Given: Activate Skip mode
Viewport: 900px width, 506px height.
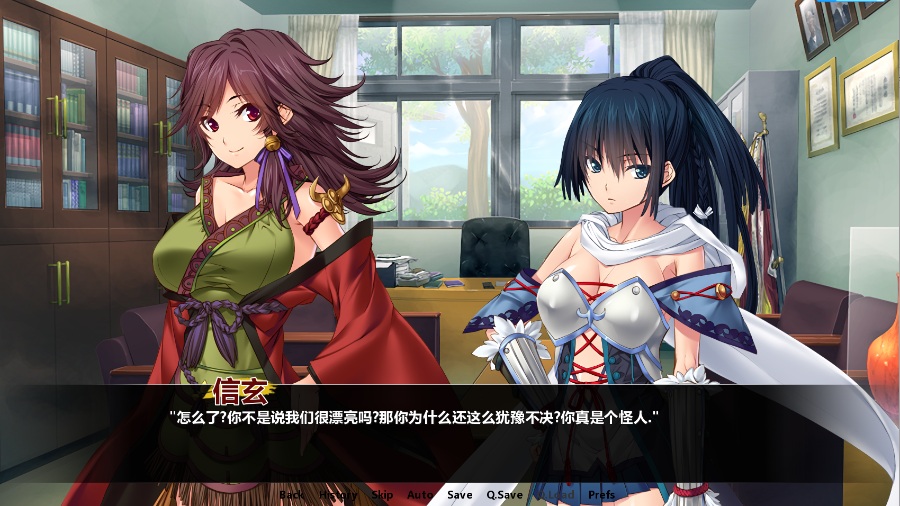Looking at the screenshot, I should click(382, 495).
